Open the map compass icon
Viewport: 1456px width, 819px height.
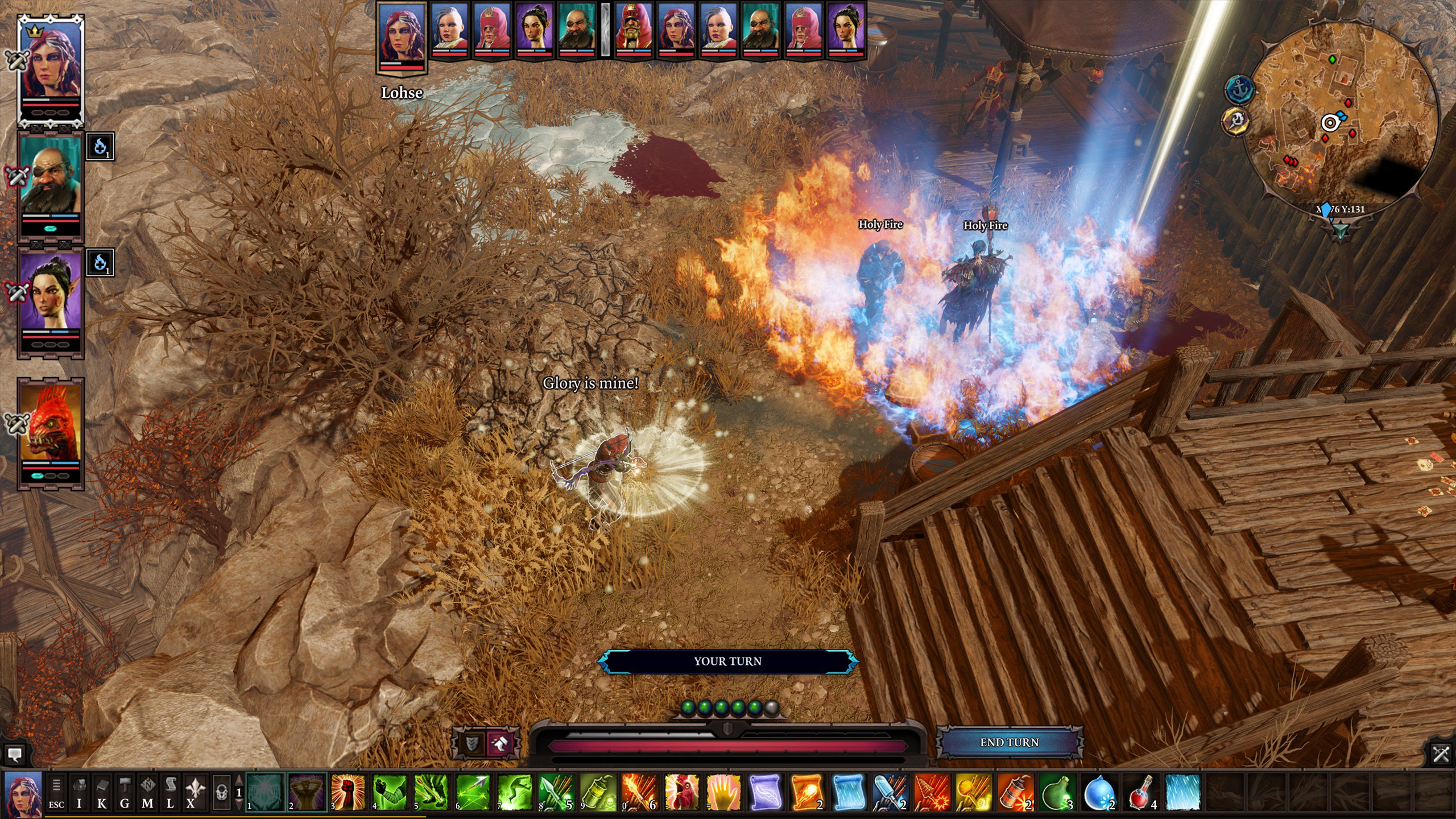[x=147, y=793]
